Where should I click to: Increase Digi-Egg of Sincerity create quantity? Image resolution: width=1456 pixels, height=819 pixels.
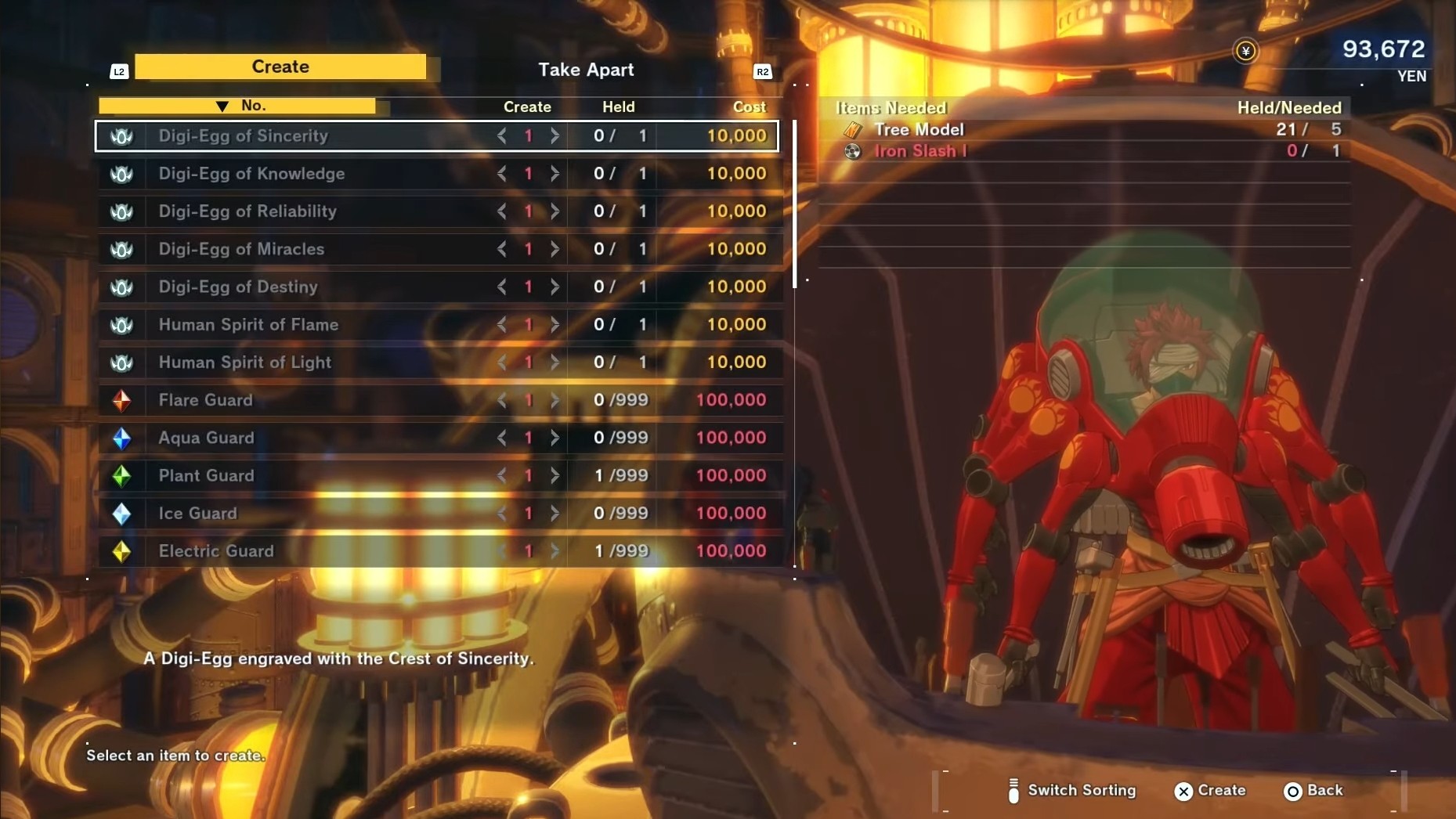[x=555, y=136]
